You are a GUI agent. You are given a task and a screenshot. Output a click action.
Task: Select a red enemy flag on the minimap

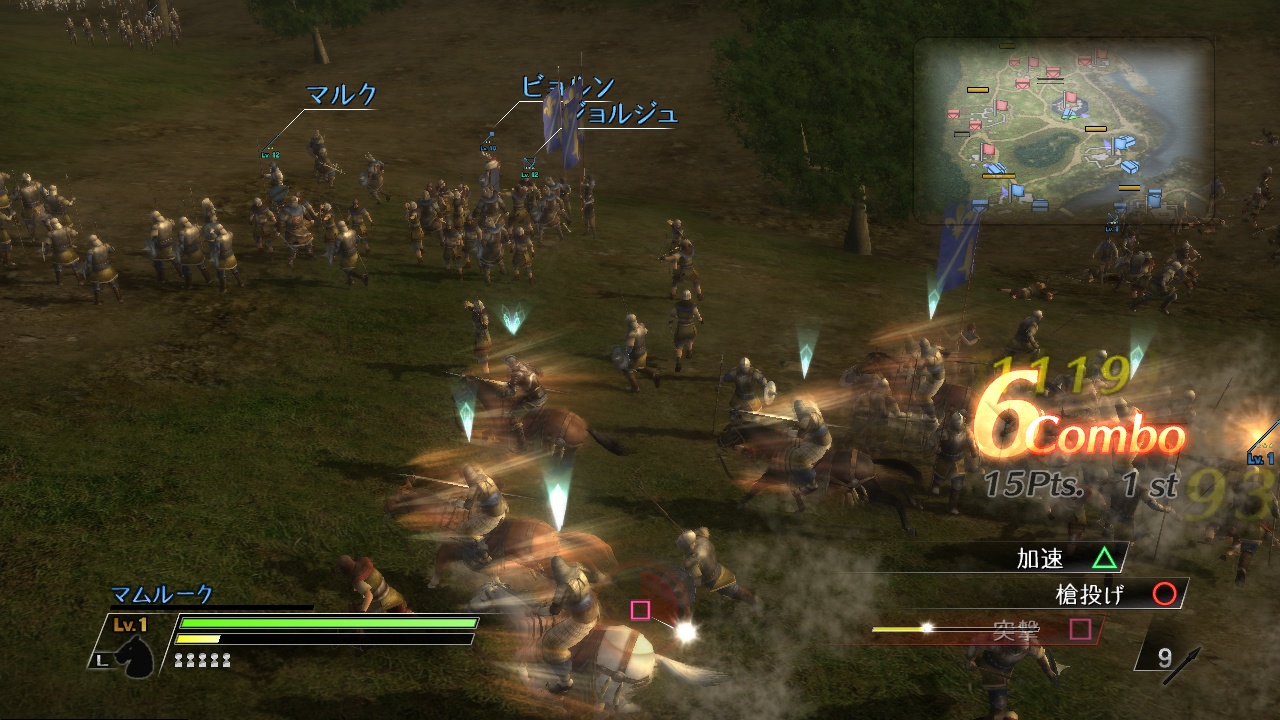[x=1070, y=98]
